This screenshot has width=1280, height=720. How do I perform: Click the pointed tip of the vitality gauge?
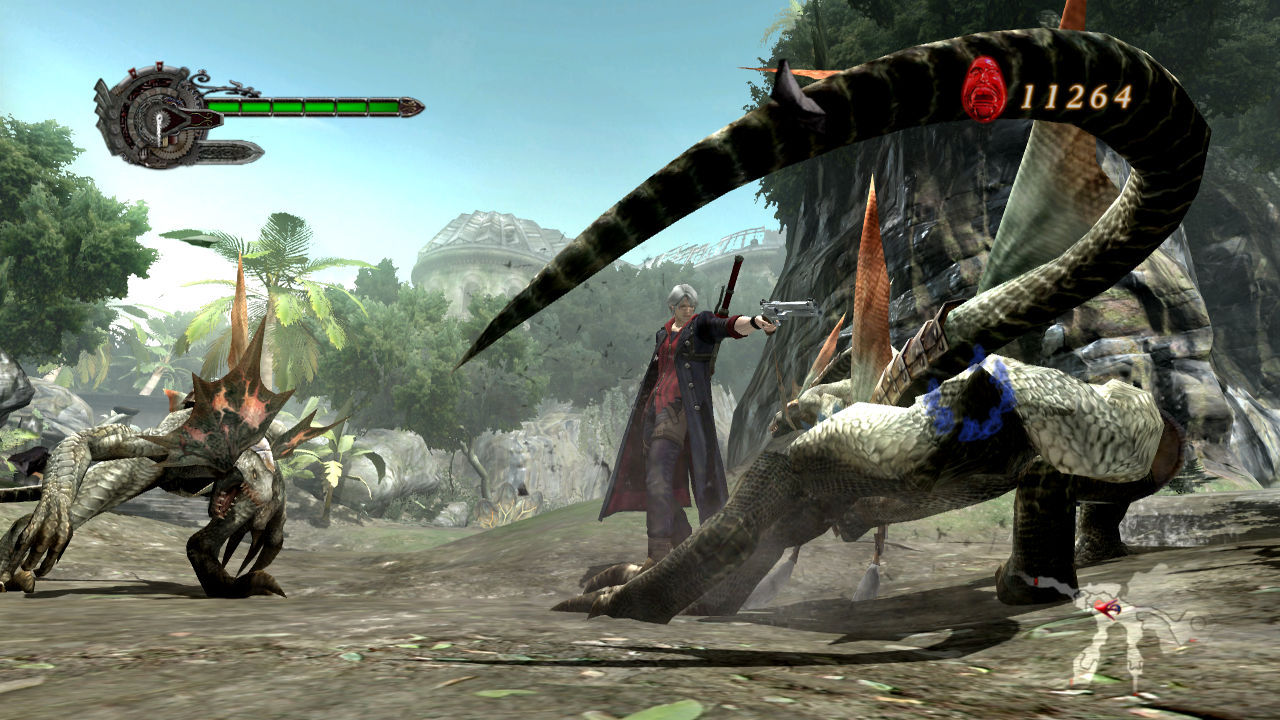tap(412, 107)
